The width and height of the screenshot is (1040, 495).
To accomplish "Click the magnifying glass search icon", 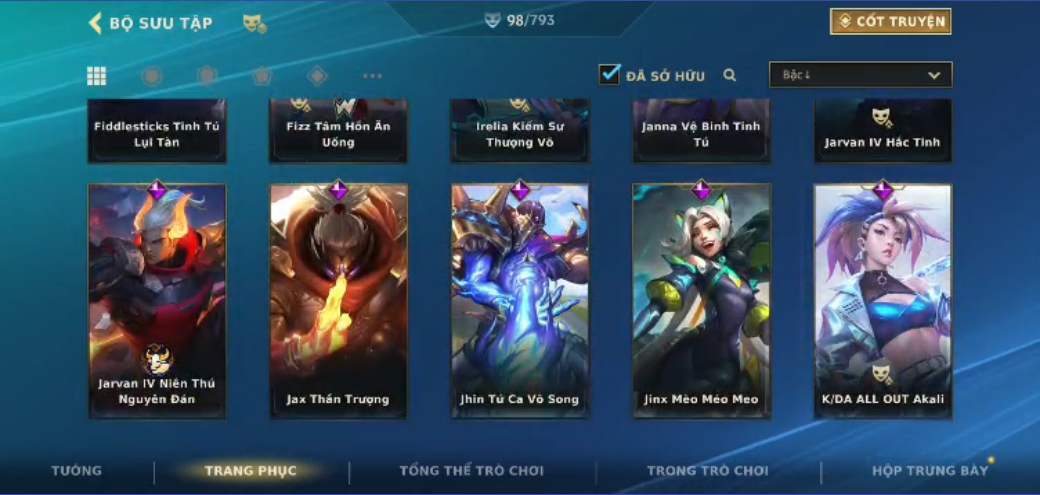I will pyautogui.click(x=730, y=75).
